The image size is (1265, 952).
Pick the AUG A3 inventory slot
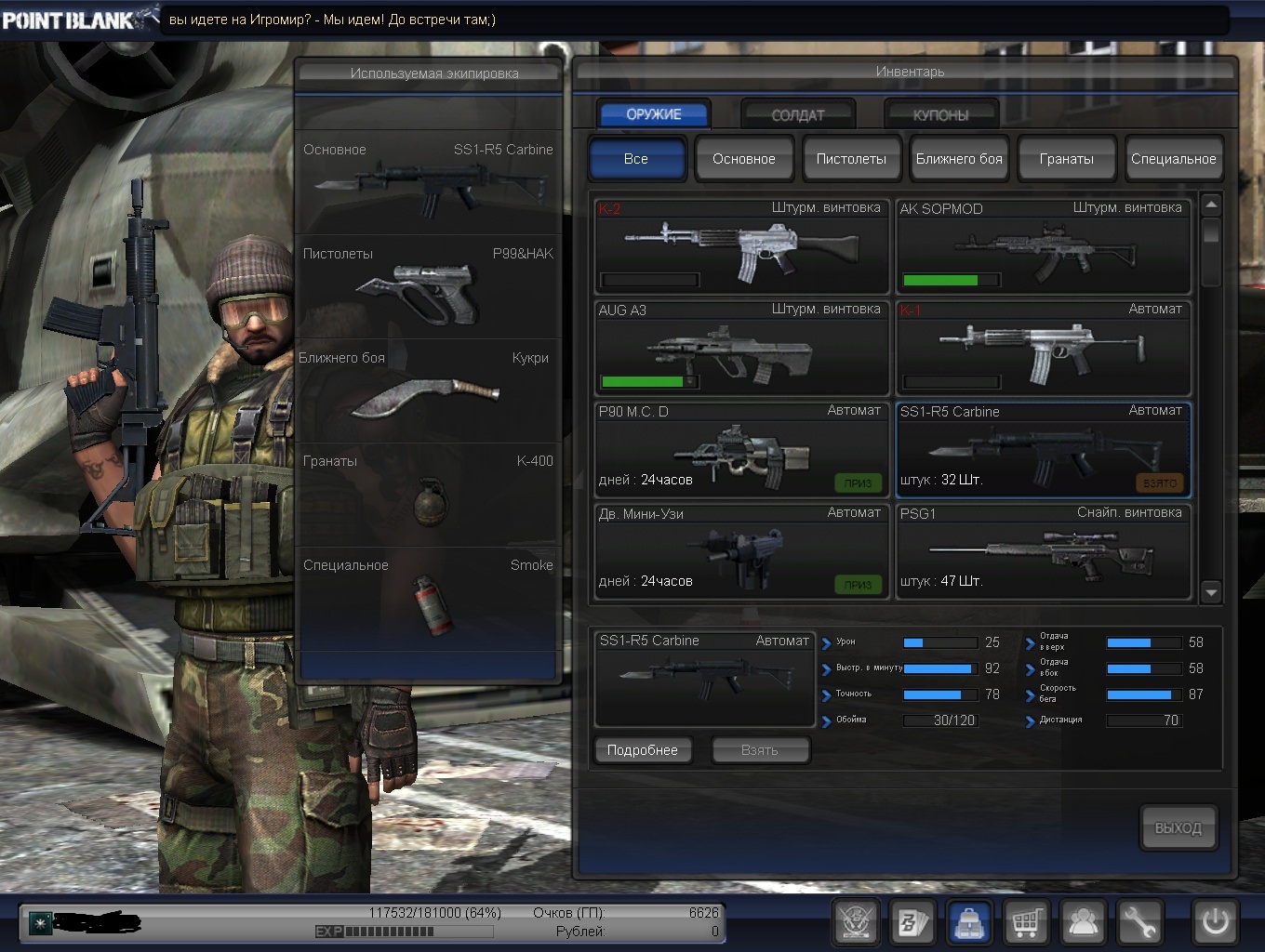pyautogui.click(x=741, y=348)
